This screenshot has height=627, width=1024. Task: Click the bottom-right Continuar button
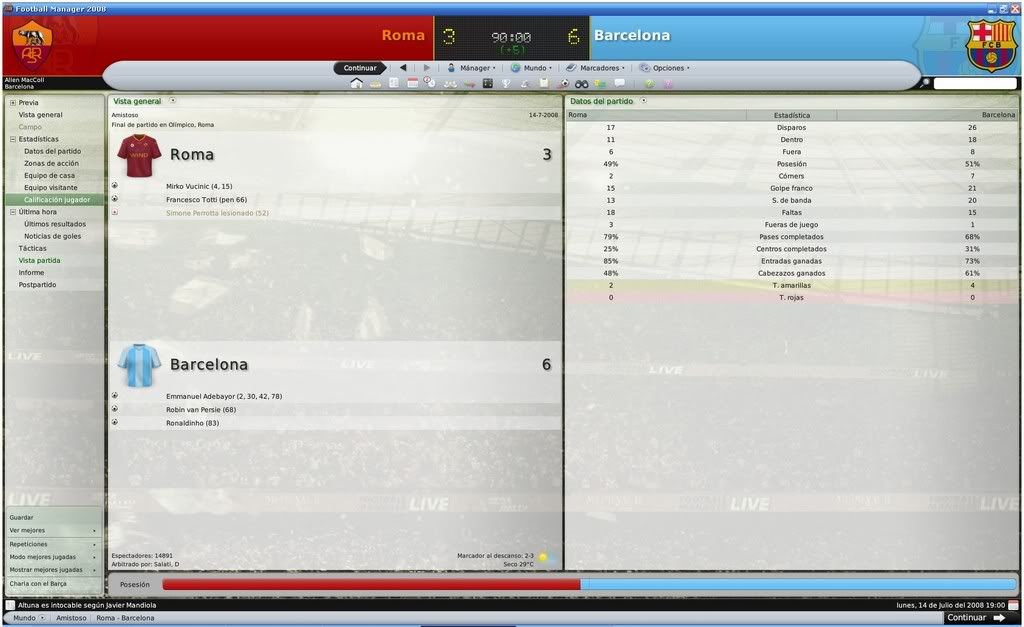(x=975, y=618)
